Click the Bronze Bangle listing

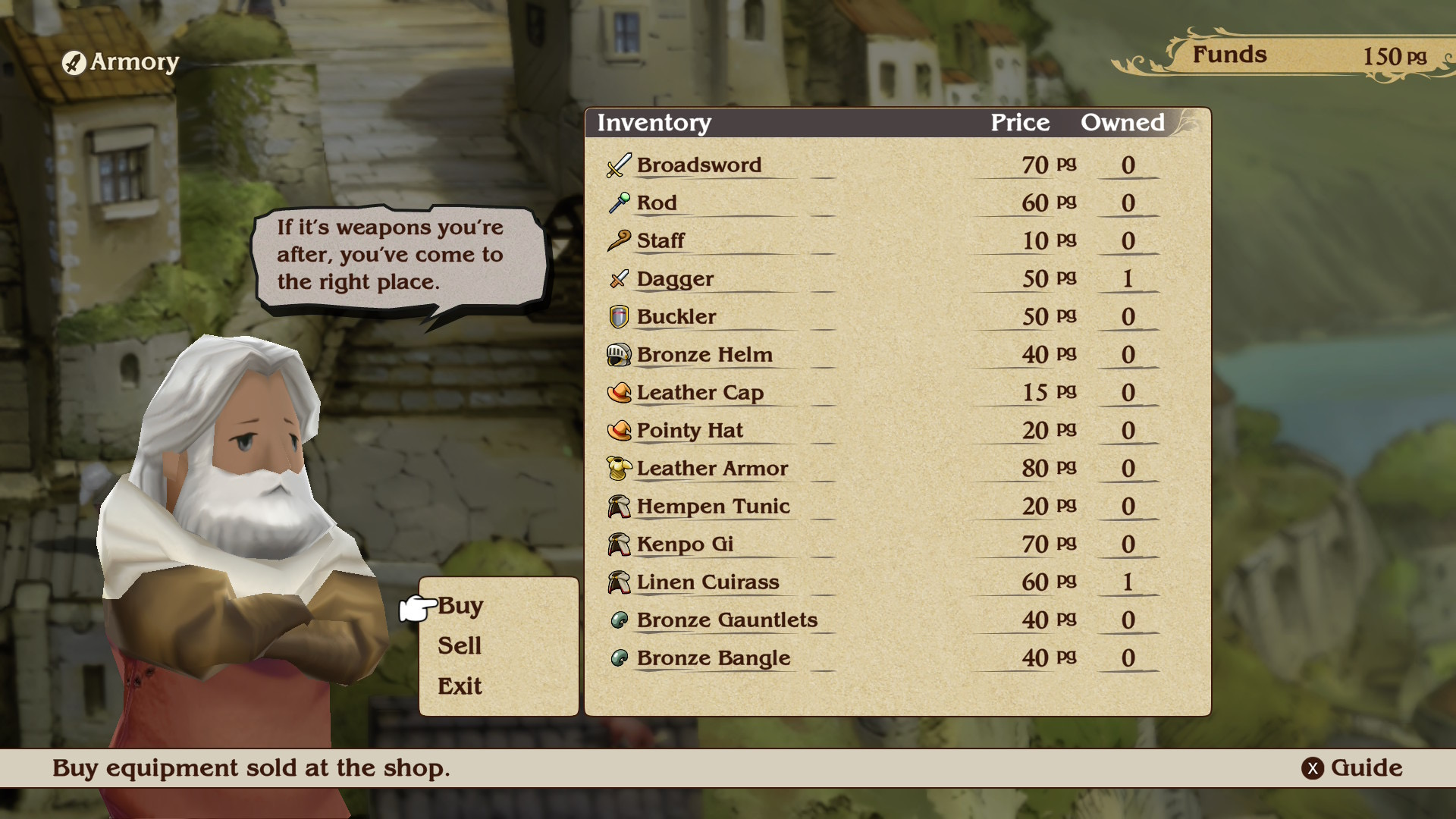coord(713,658)
